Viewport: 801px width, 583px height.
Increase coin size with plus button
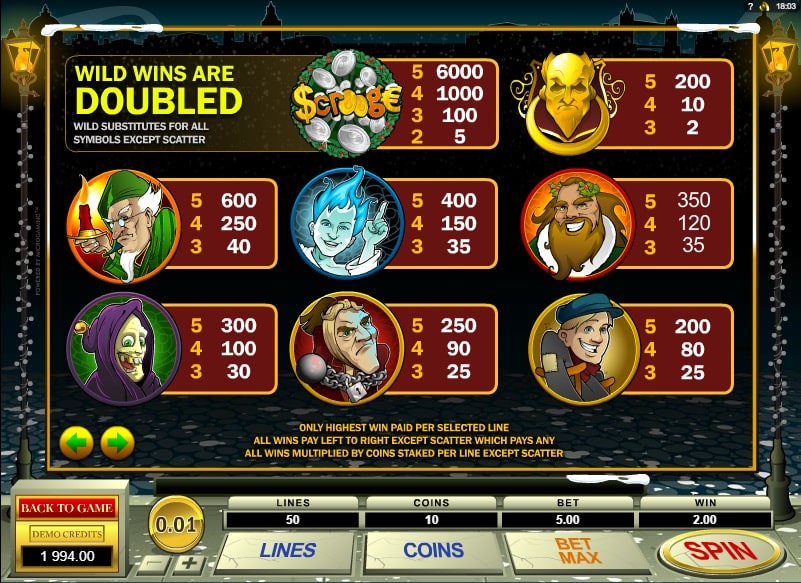(190, 563)
